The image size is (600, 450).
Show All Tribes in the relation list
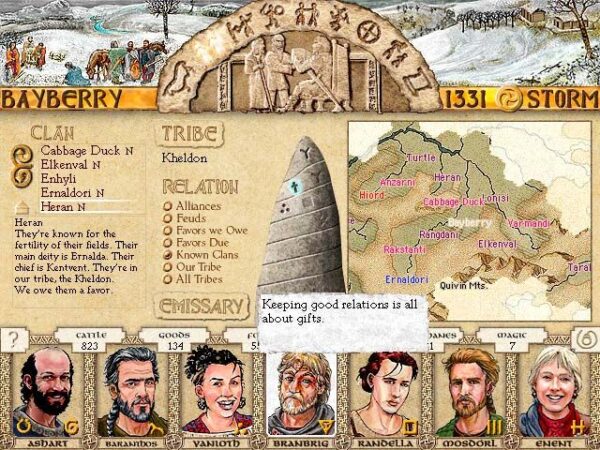(x=201, y=280)
